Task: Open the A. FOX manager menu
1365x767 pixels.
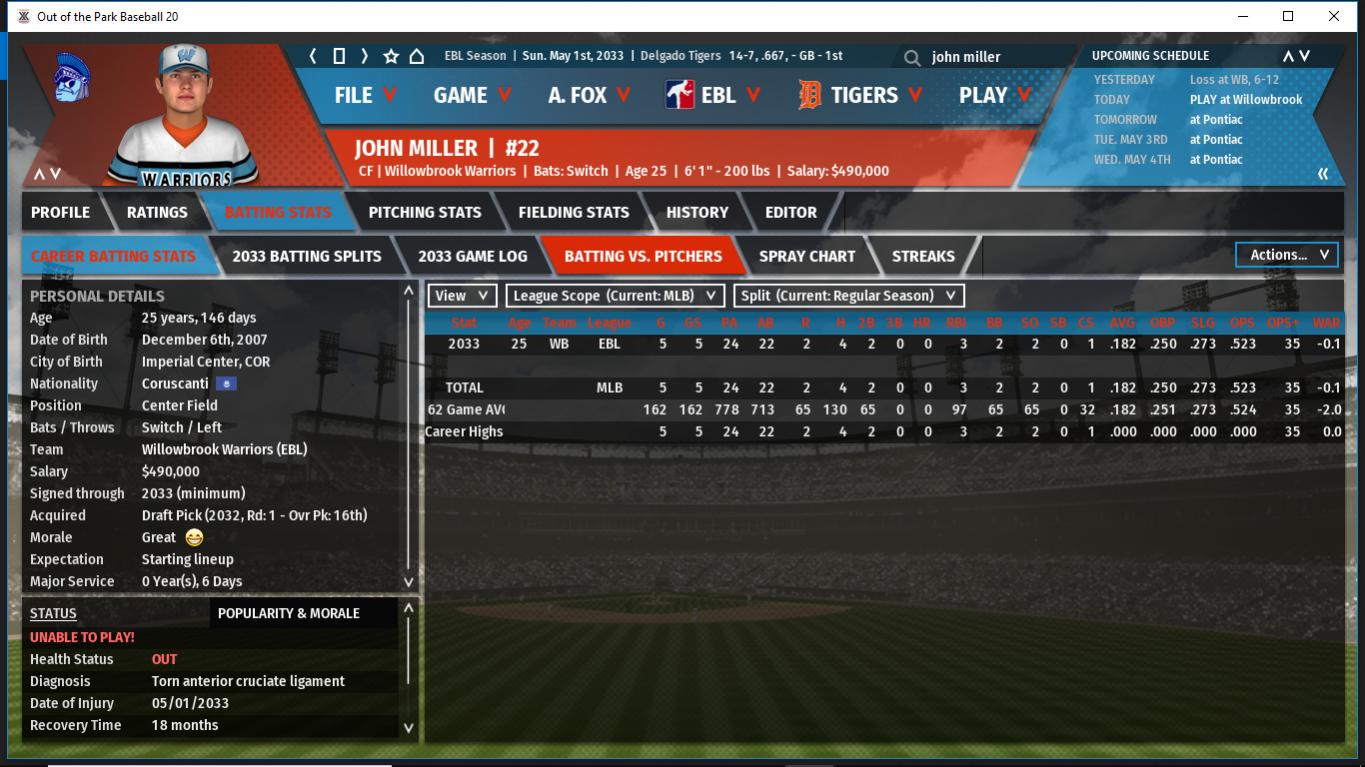Action: coord(589,95)
